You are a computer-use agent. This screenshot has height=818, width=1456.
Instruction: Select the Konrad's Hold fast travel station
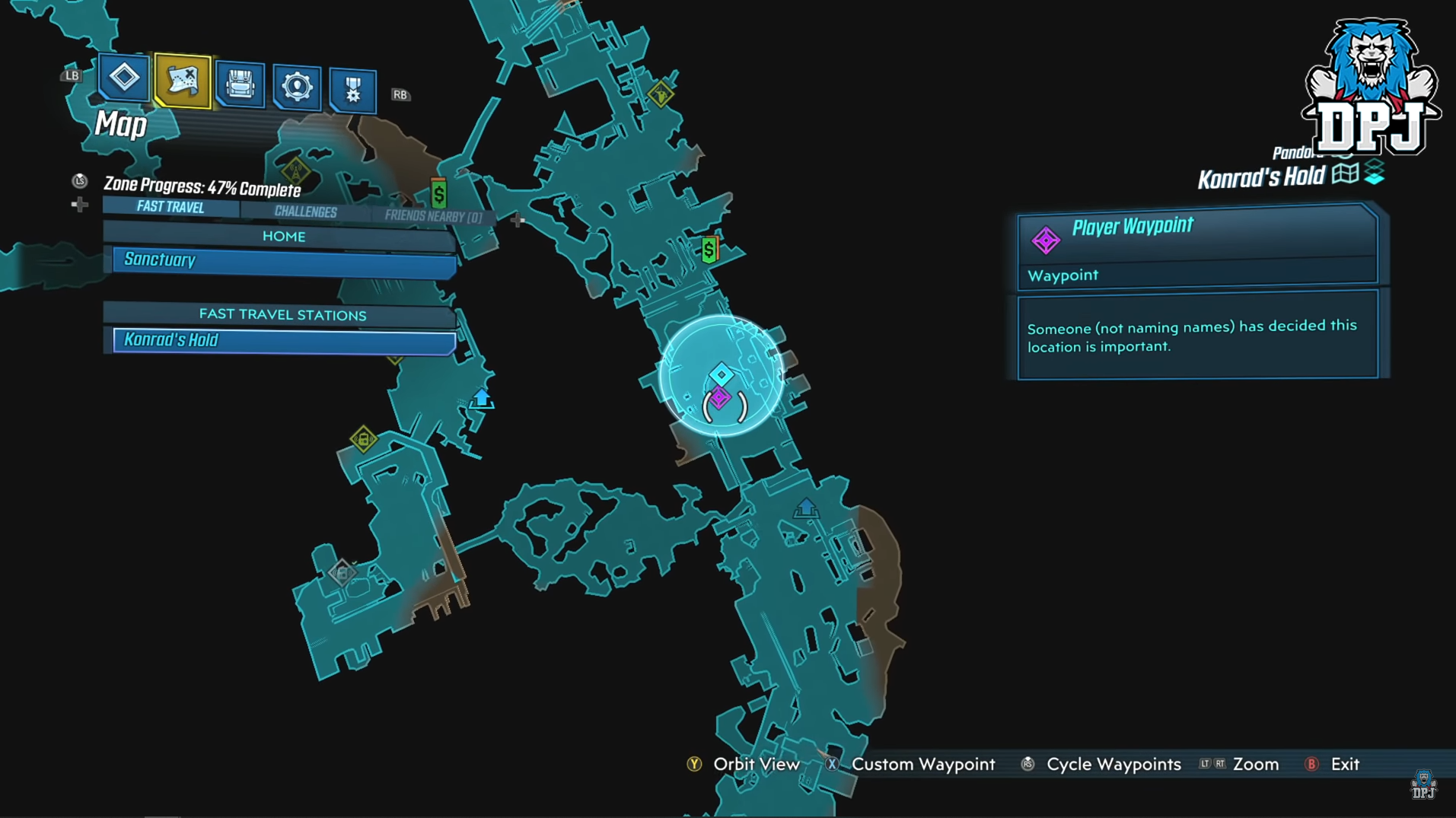(283, 340)
